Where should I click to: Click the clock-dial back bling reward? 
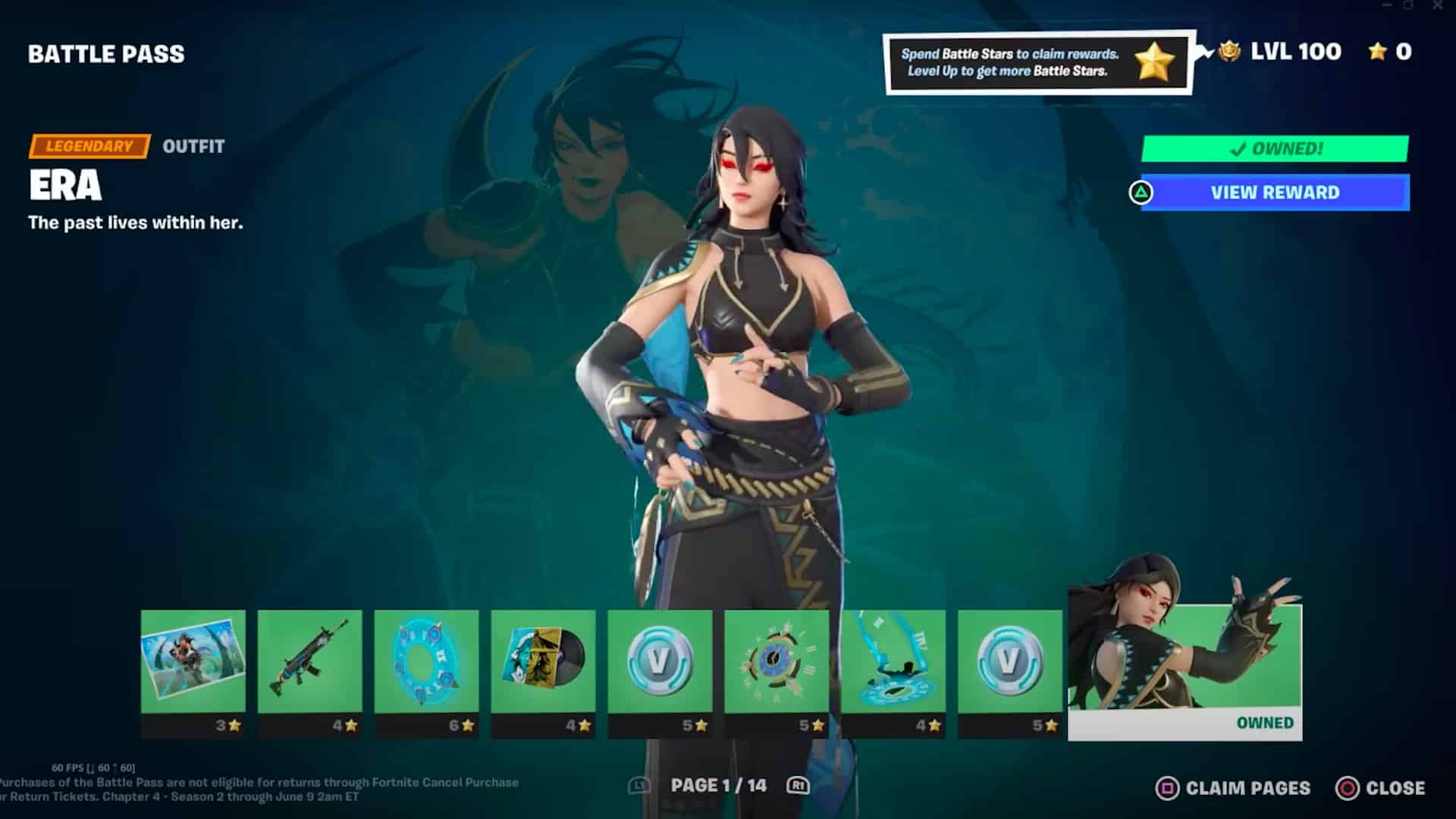(777, 666)
